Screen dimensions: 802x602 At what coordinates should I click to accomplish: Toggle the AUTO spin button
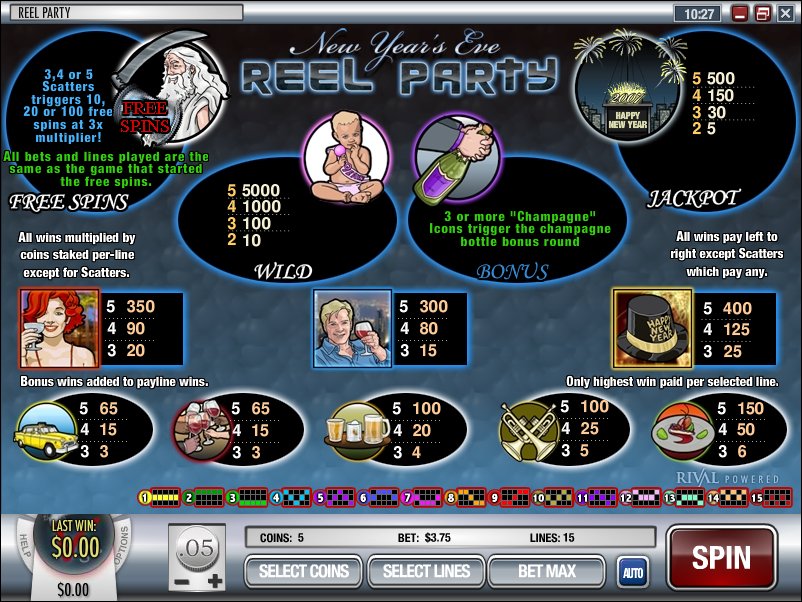pyautogui.click(x=632, y=572)
